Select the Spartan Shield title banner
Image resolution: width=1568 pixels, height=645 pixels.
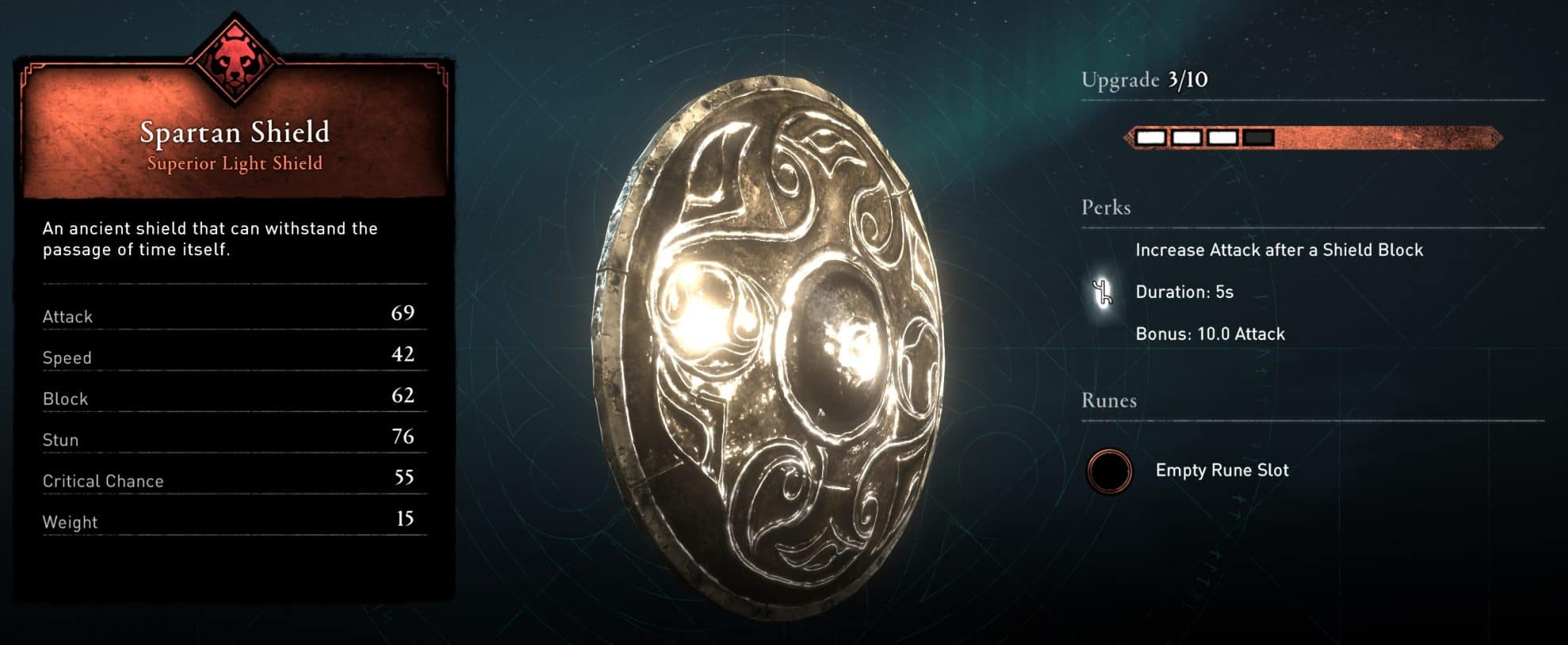pos(234,132)
